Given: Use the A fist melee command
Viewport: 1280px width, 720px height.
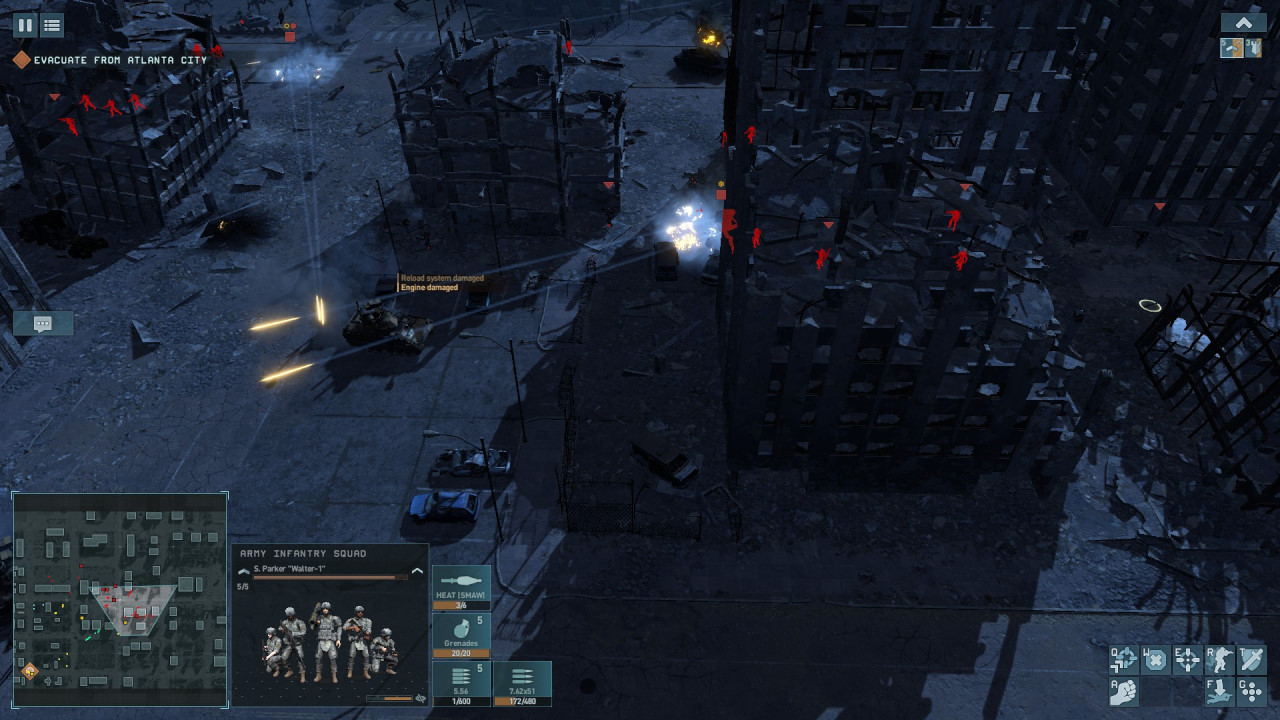Looking at the screenshot, I should click(x=1124, y=692).
